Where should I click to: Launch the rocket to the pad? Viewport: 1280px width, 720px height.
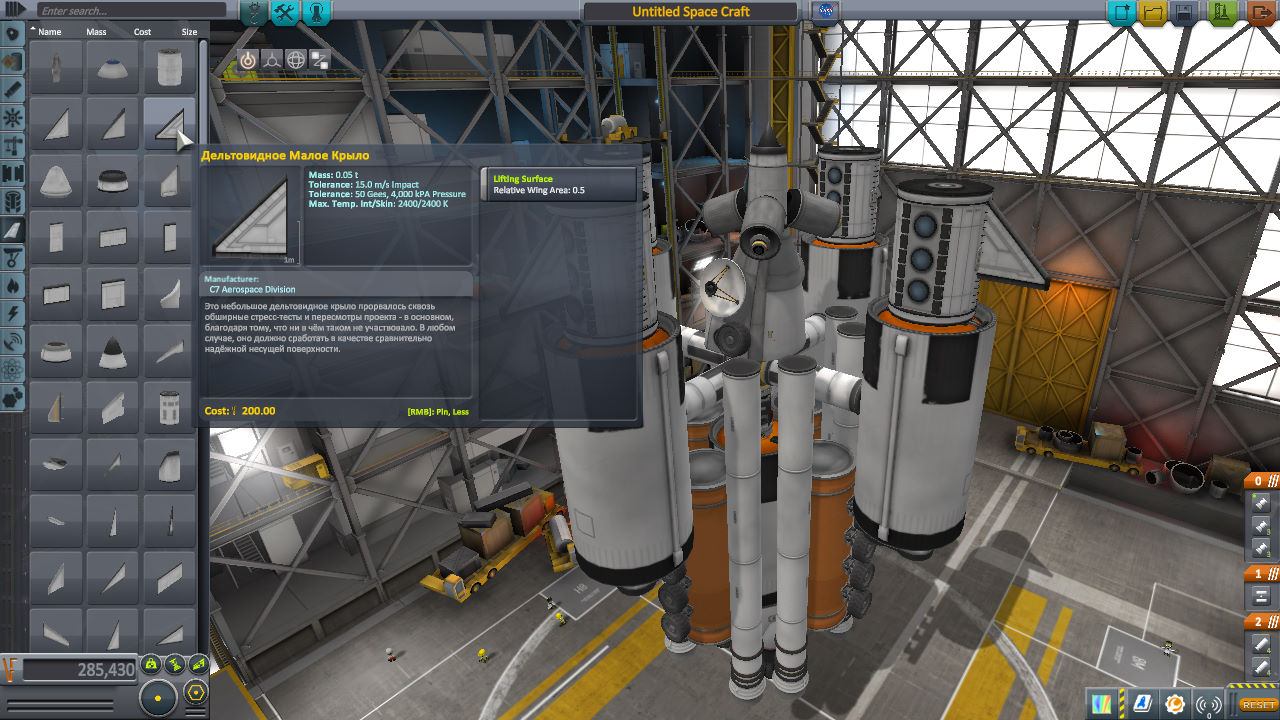point(1222,13)
